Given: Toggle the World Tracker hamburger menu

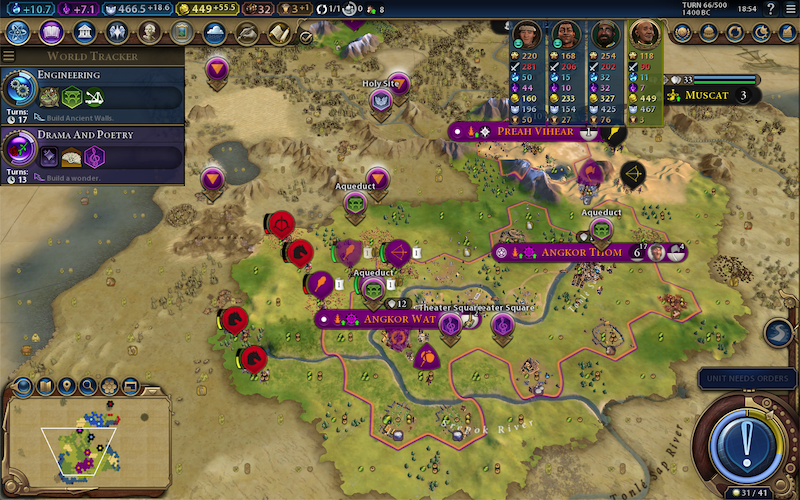Looking at the screenshot, I should tap(9, 56).
